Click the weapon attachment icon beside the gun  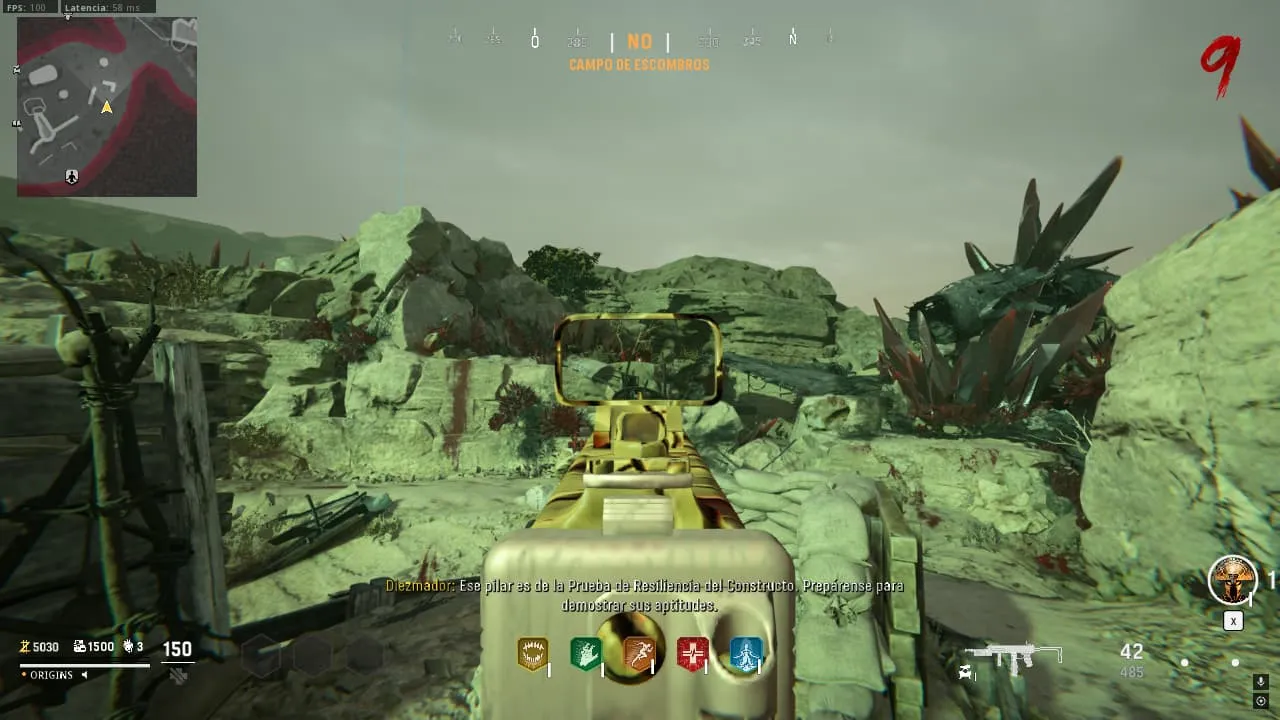tap(967, 672)
